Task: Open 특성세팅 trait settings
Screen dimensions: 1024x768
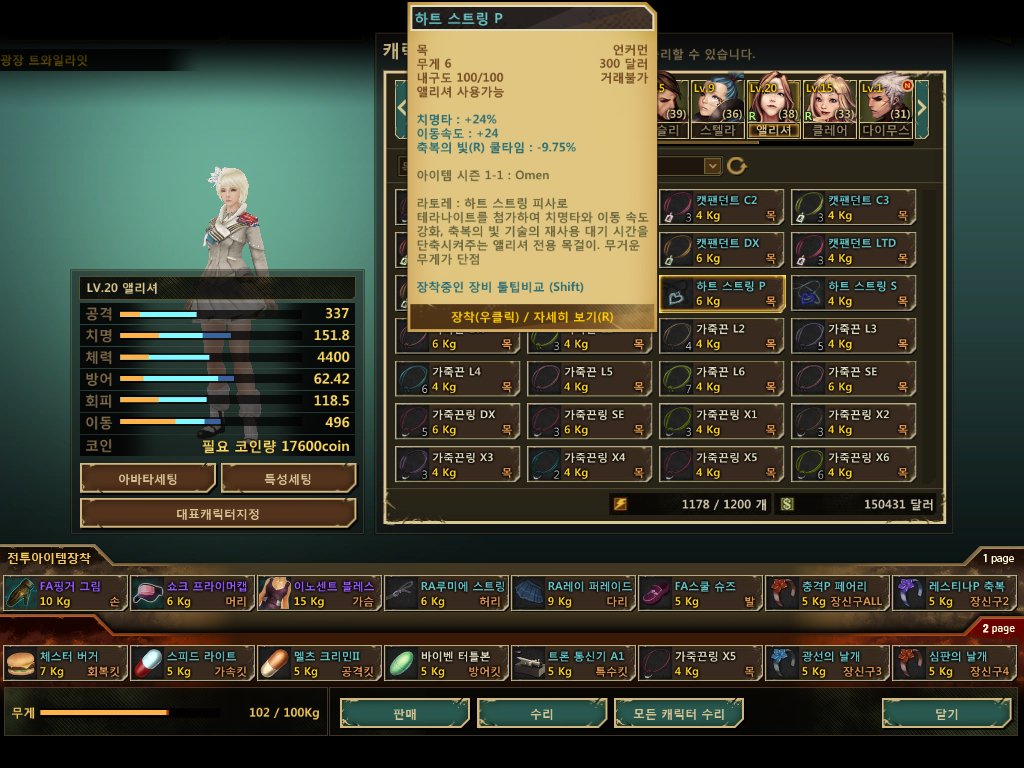Action: [x=288, y=479]
